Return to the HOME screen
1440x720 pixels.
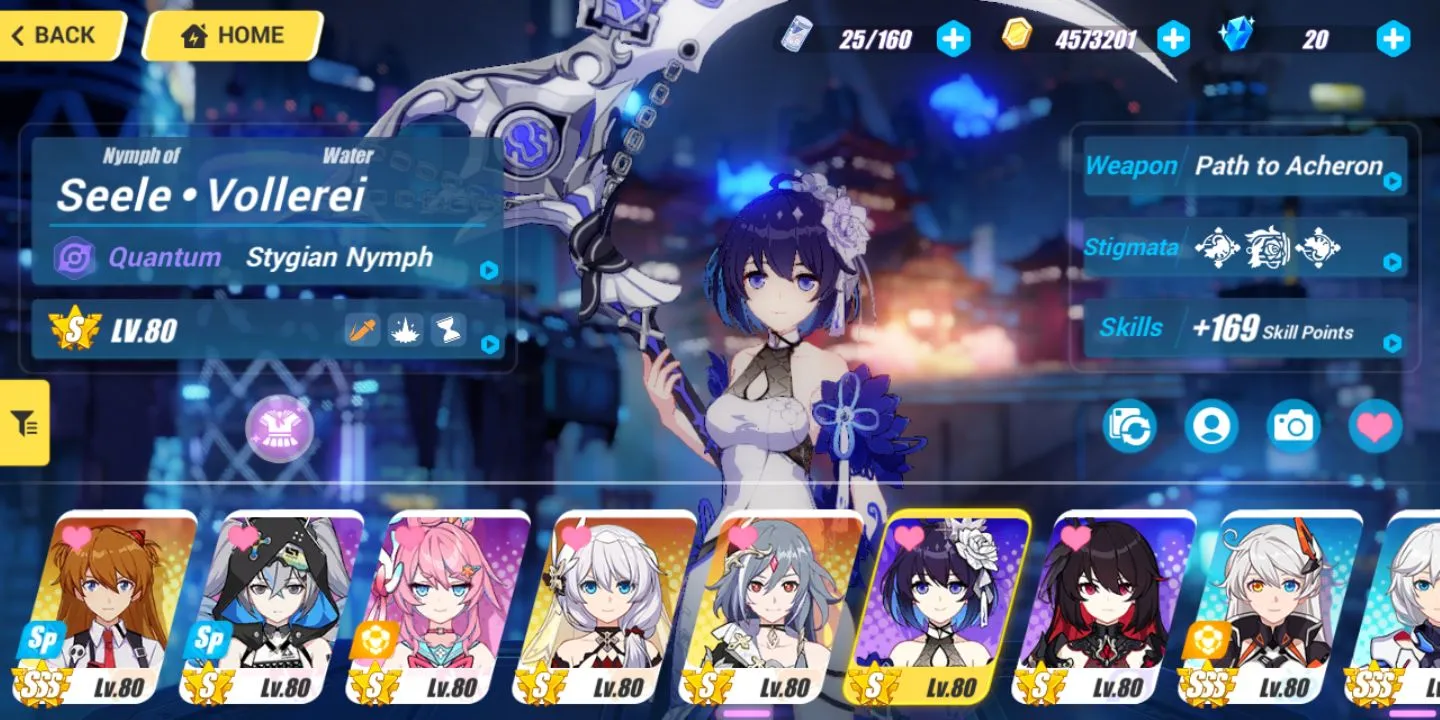(231, 36)
